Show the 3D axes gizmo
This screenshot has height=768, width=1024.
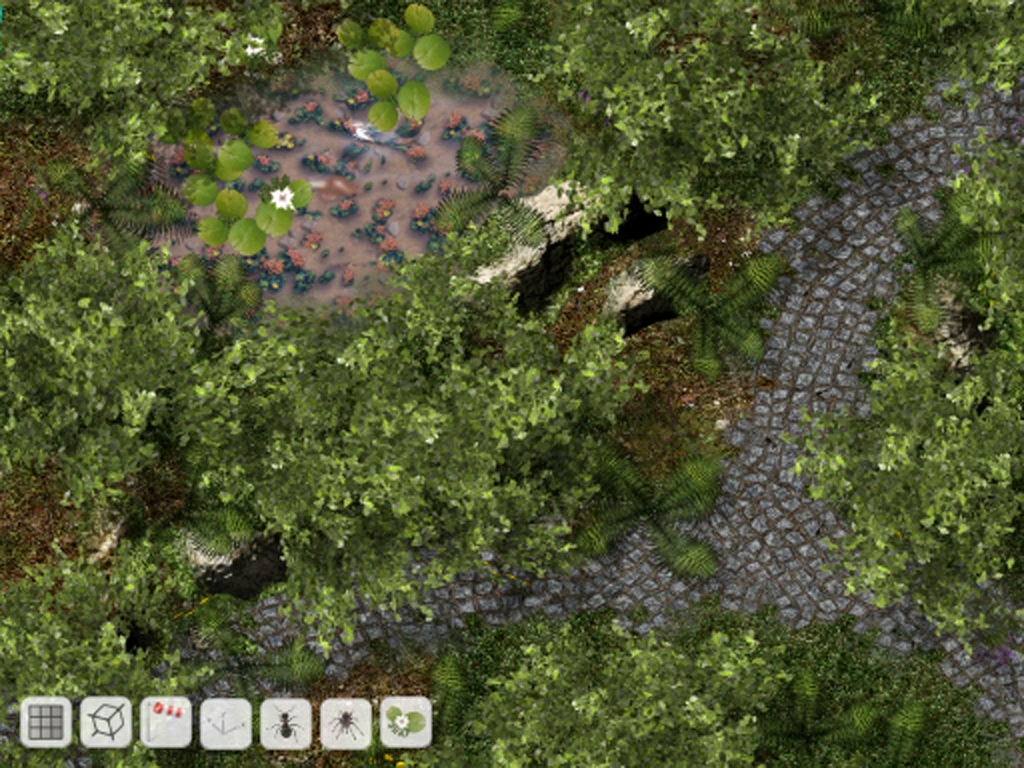226,723
